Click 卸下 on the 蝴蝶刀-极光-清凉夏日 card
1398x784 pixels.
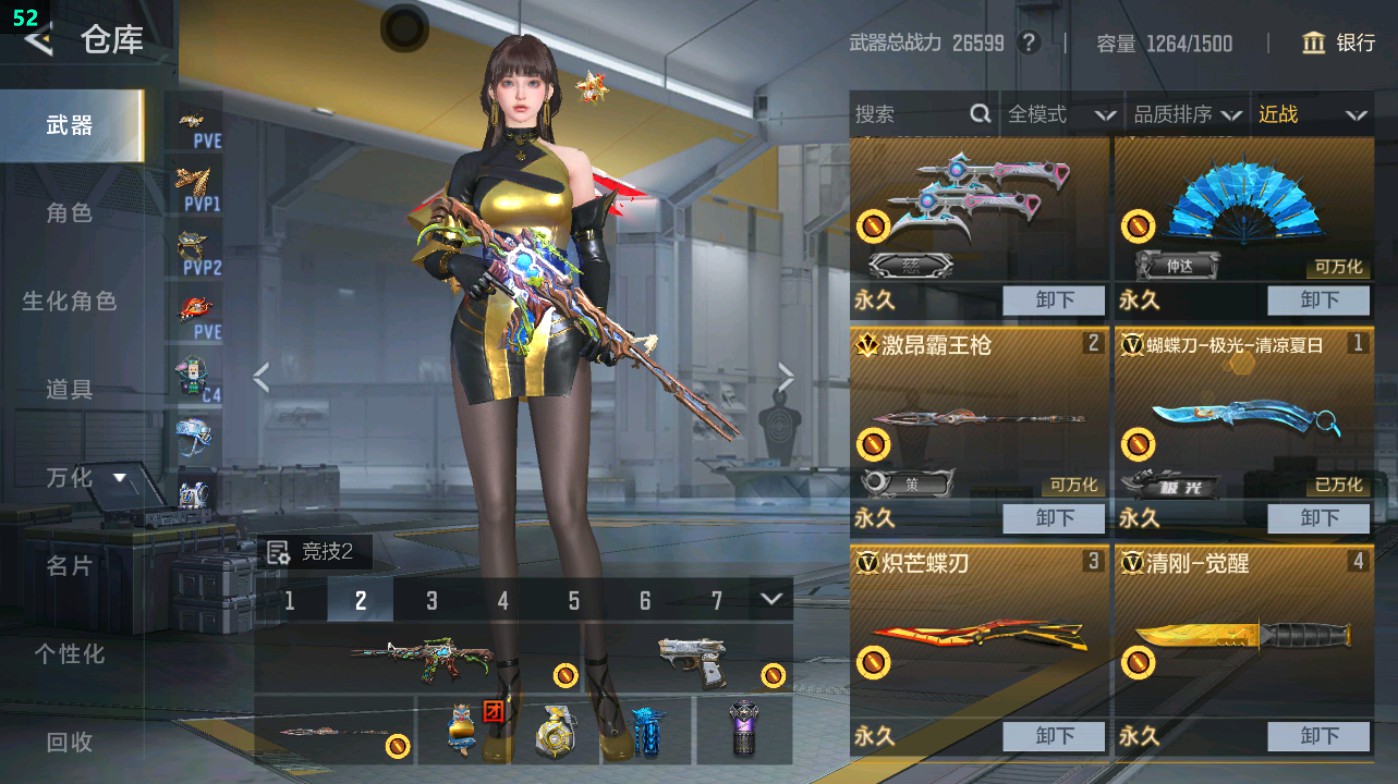(x=1319, y=518)
